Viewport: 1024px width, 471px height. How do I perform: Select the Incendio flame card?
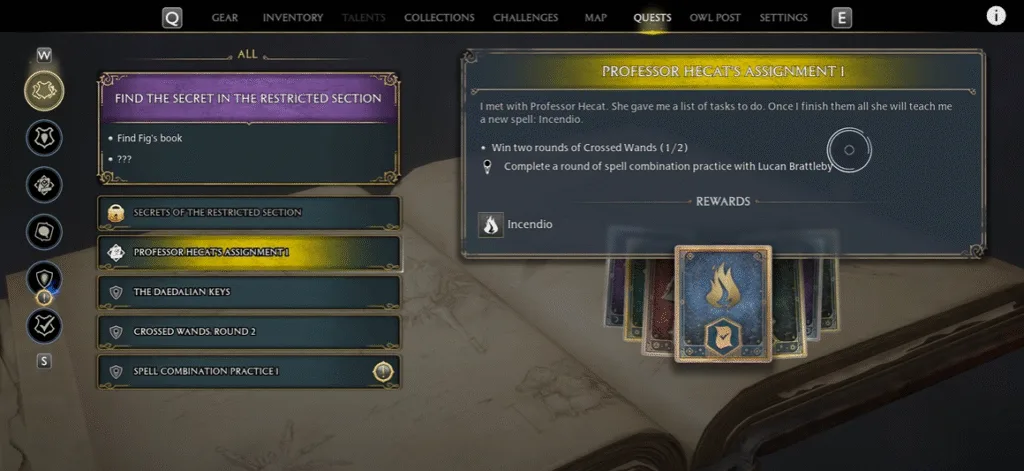click(723, 302)
